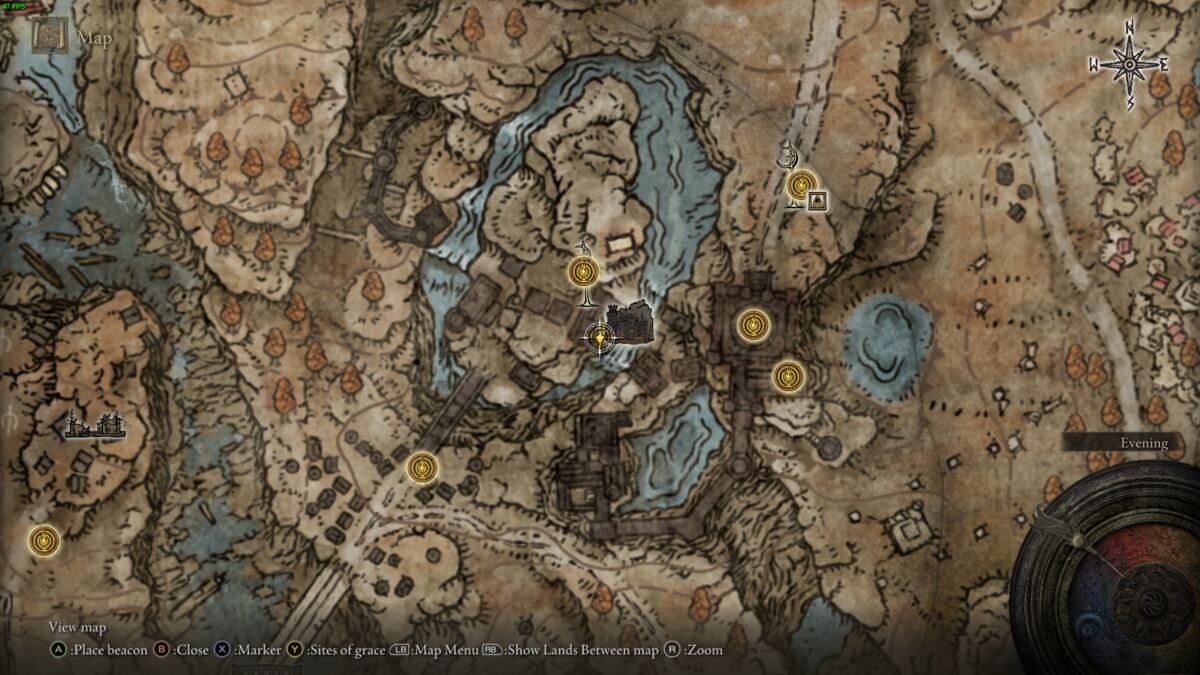
Task: Choose the grace on the stand above the castle icon
Action: pos(584,271)
